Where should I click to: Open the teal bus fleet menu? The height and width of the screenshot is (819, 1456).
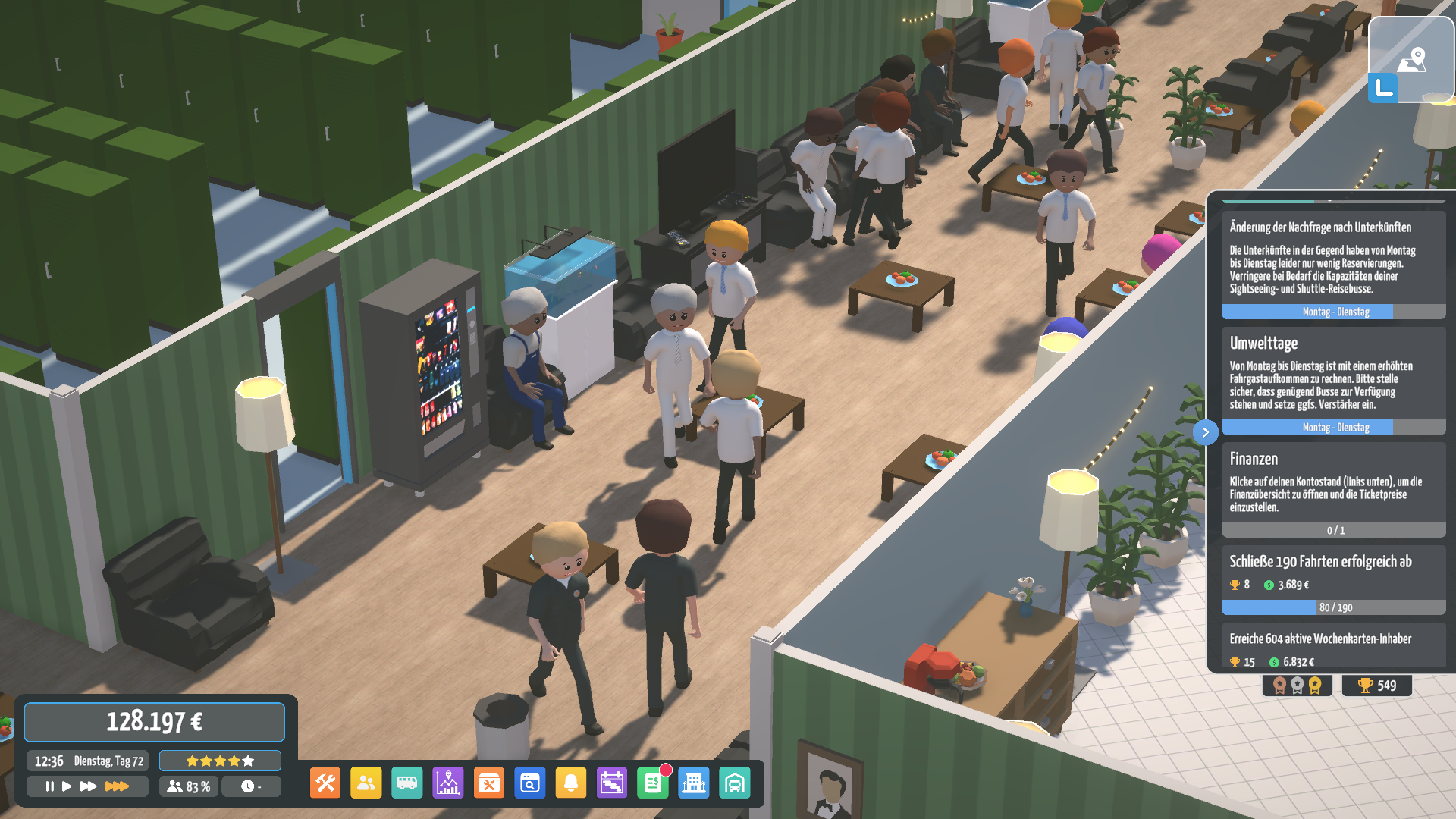coord(407,783)
